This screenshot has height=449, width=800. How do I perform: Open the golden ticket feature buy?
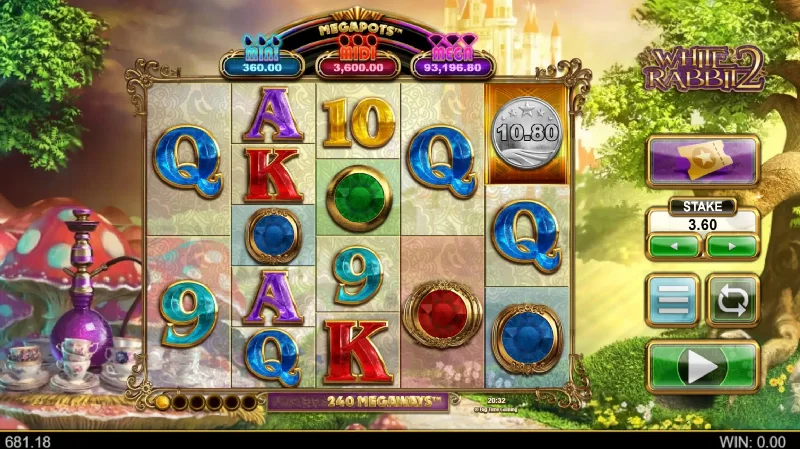(x=702, y=159)
